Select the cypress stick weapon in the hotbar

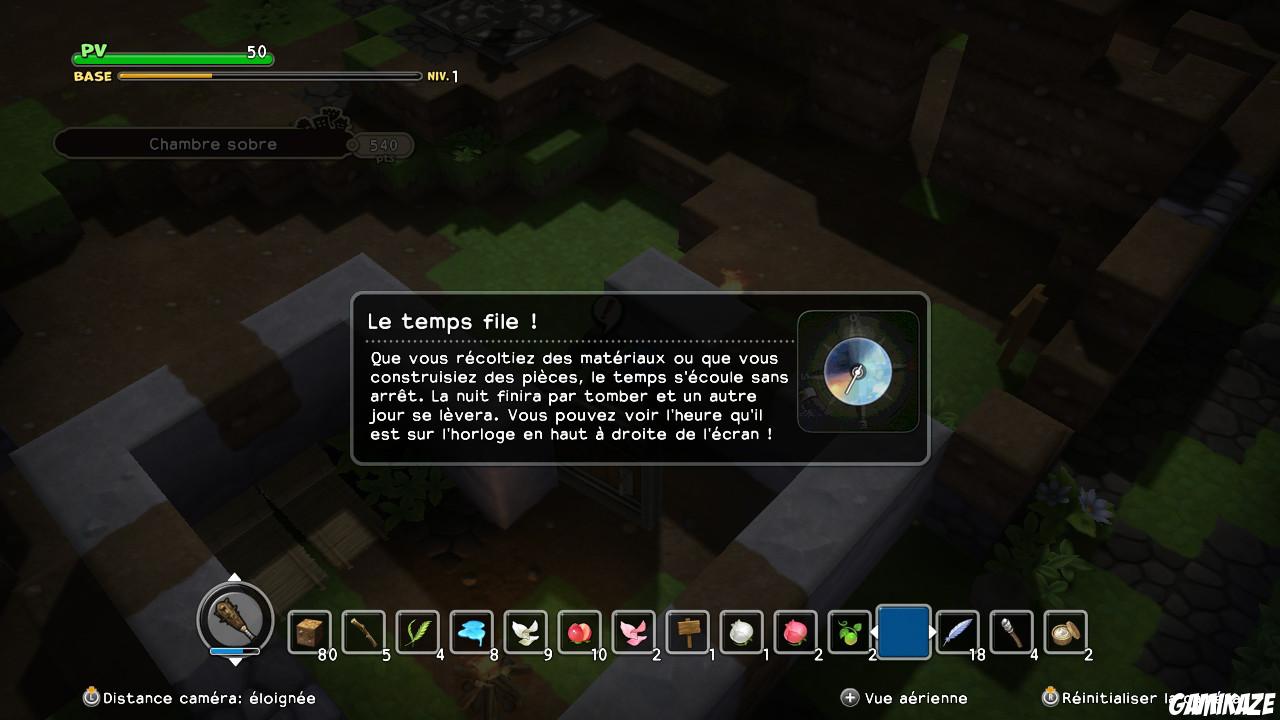(364, 630)
